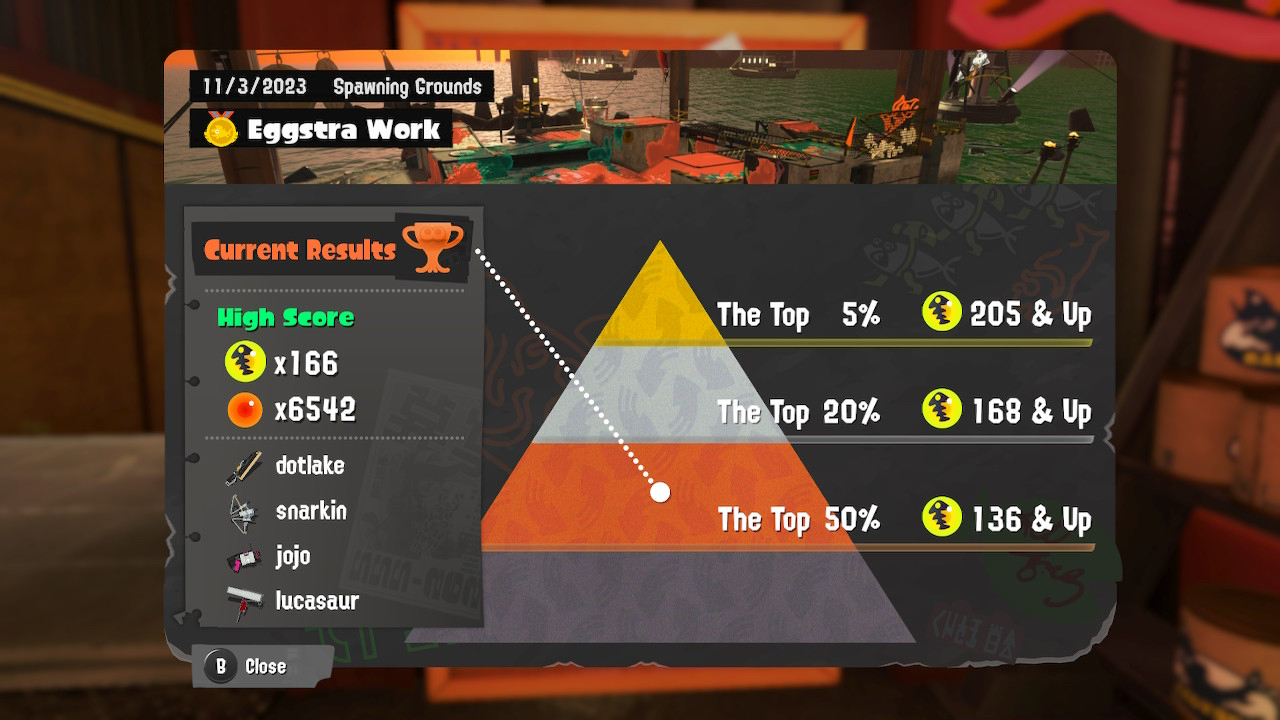Select the snarkin player row

tap(310, 511)
